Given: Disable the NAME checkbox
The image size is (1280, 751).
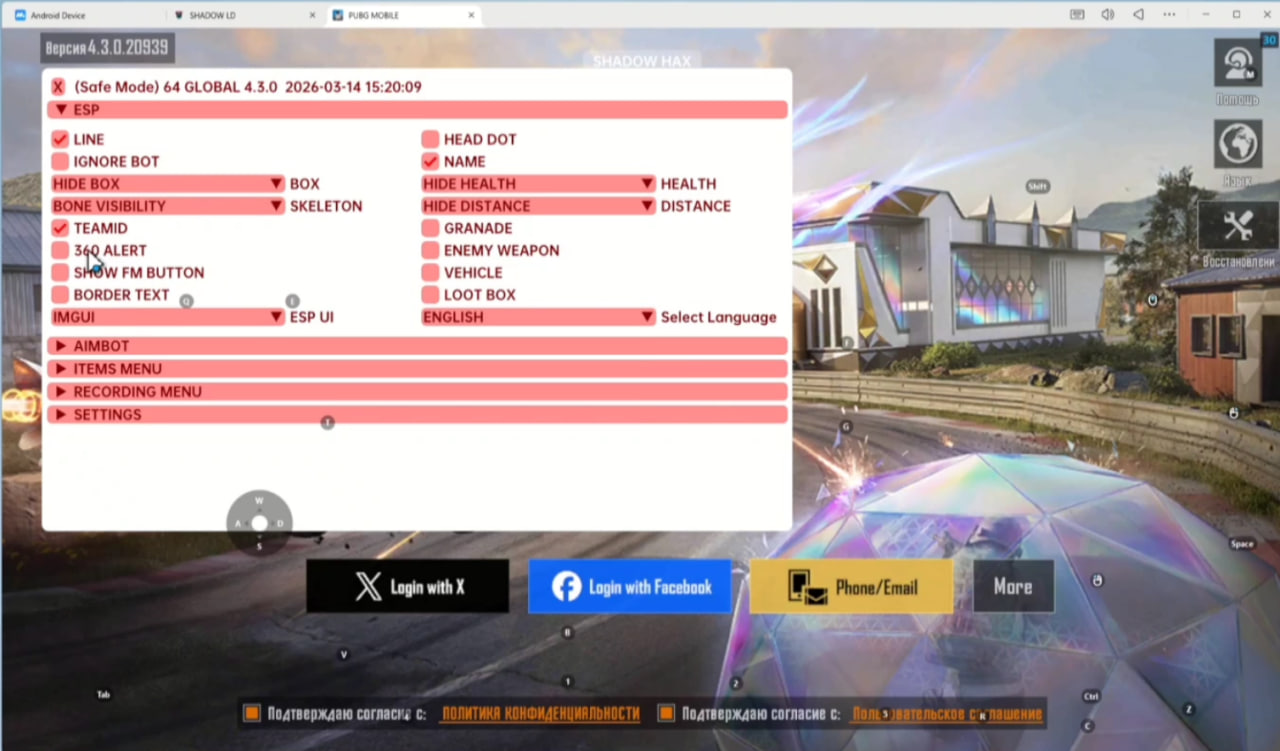Looking at the screenshot, I should click(430, 161).
